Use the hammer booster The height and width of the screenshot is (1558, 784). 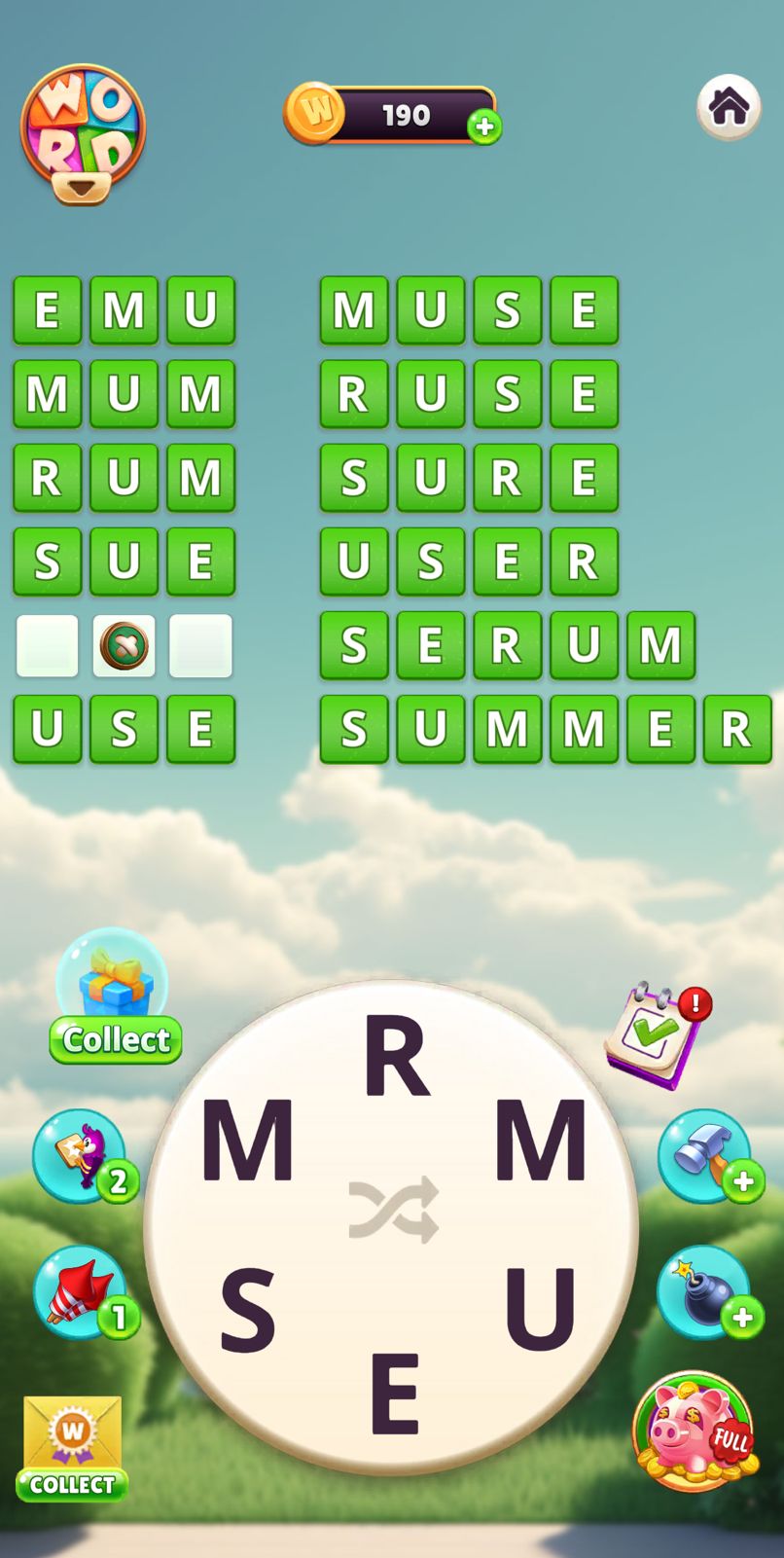pyautogui.click(x=705, y=1155)
